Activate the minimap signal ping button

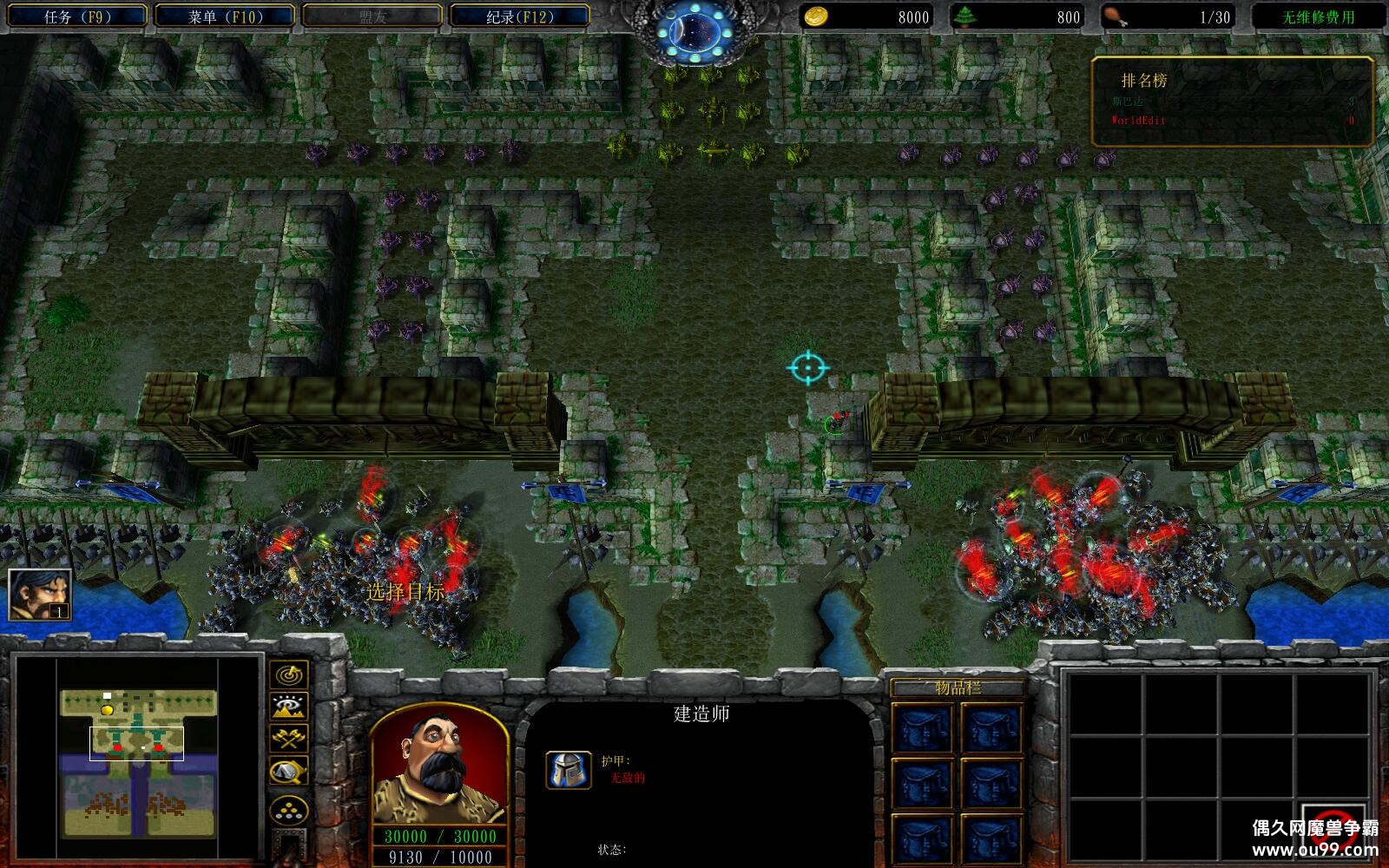[x=288, y=674]
